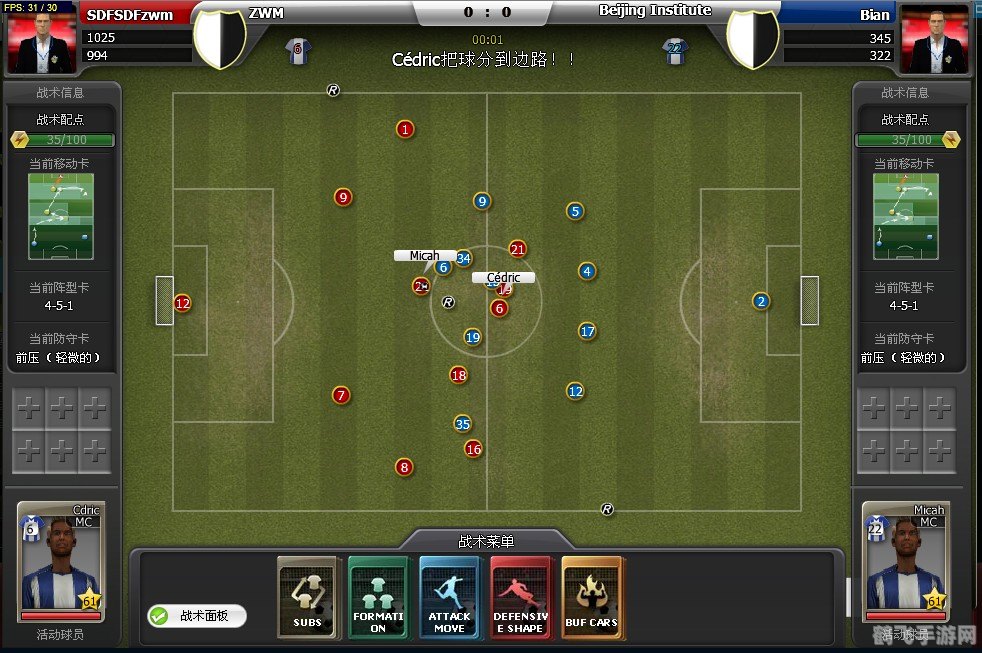Select the Cdric MC player card
The height and width of the screenshot is (653, 982).
coord(60,562)
